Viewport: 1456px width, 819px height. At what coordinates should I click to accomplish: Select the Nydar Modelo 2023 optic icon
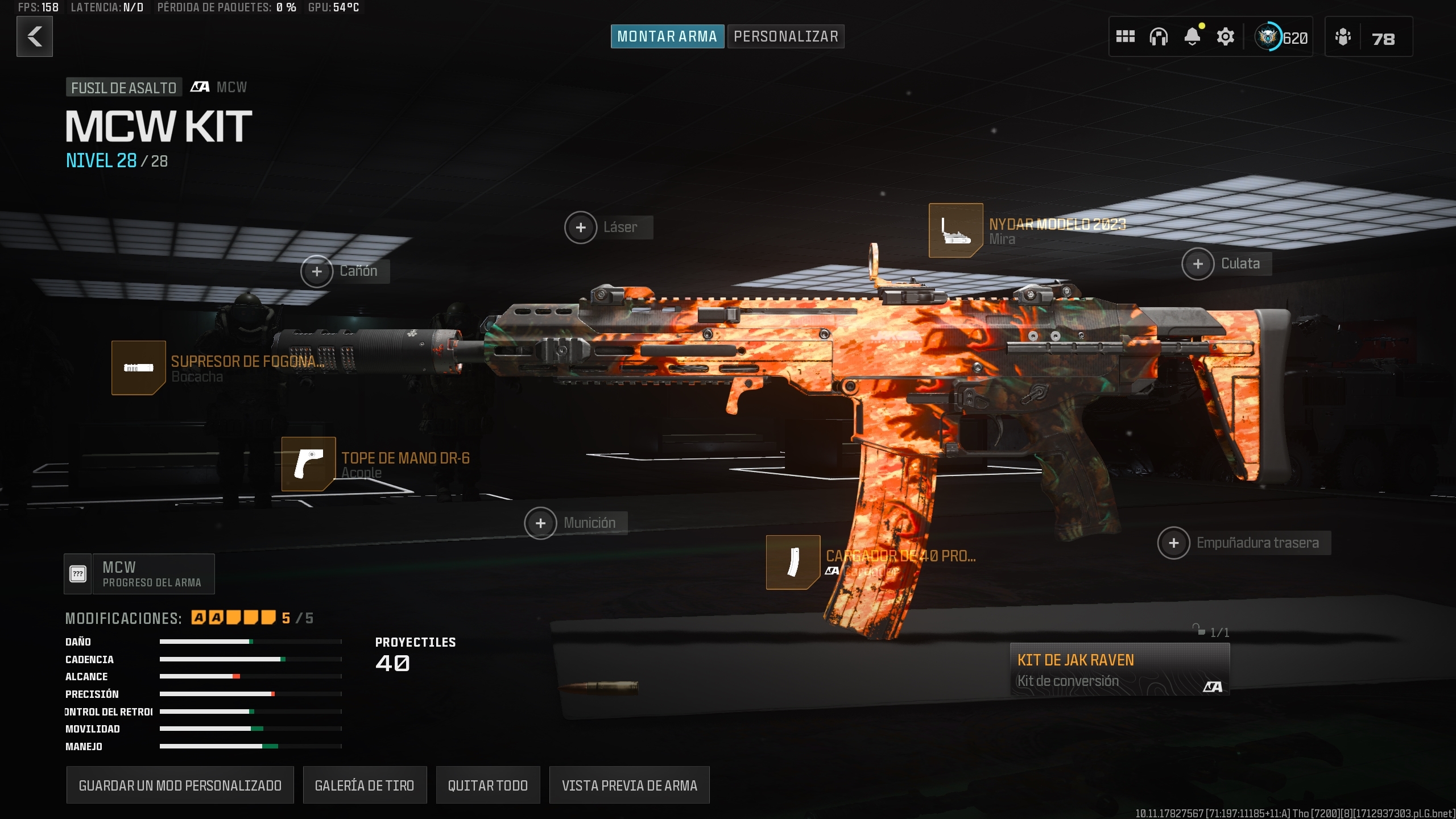(955, 231)
